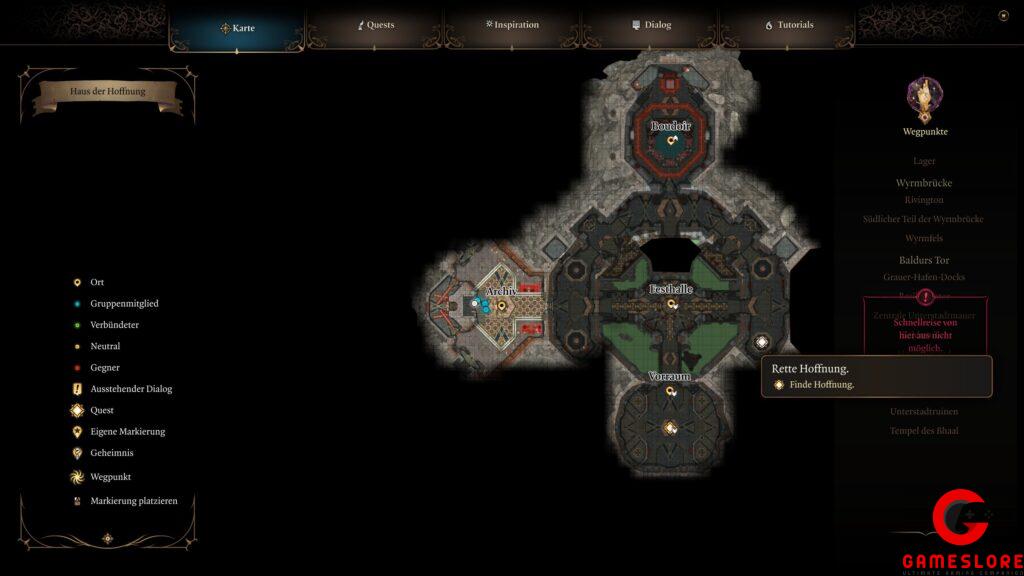The width and height of the screenshot is (1024, 576).
Task: Click Markierung platzieren in the legend
Action: pos(133,501)
